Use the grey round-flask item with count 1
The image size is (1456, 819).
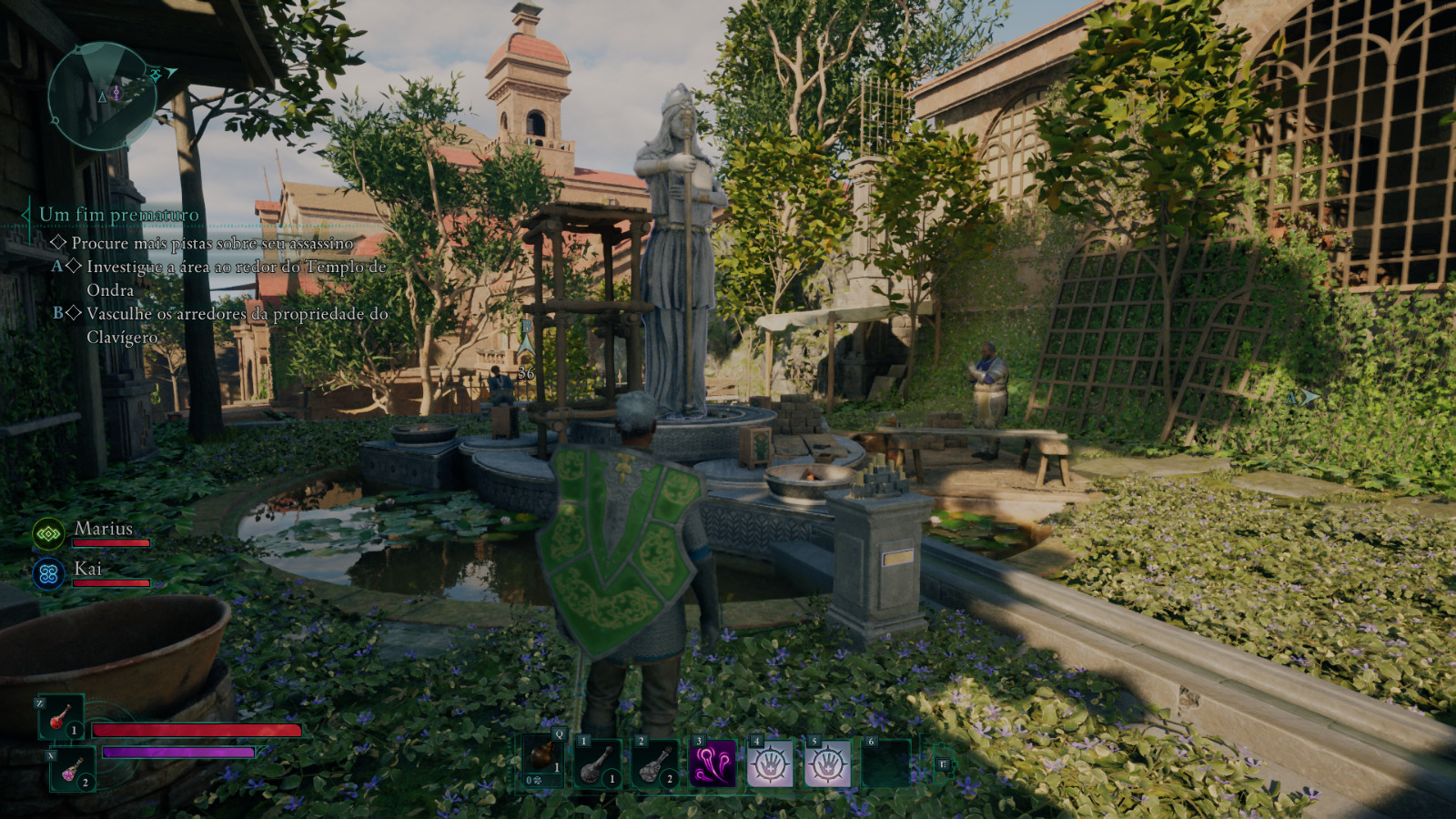coord(598,763)
